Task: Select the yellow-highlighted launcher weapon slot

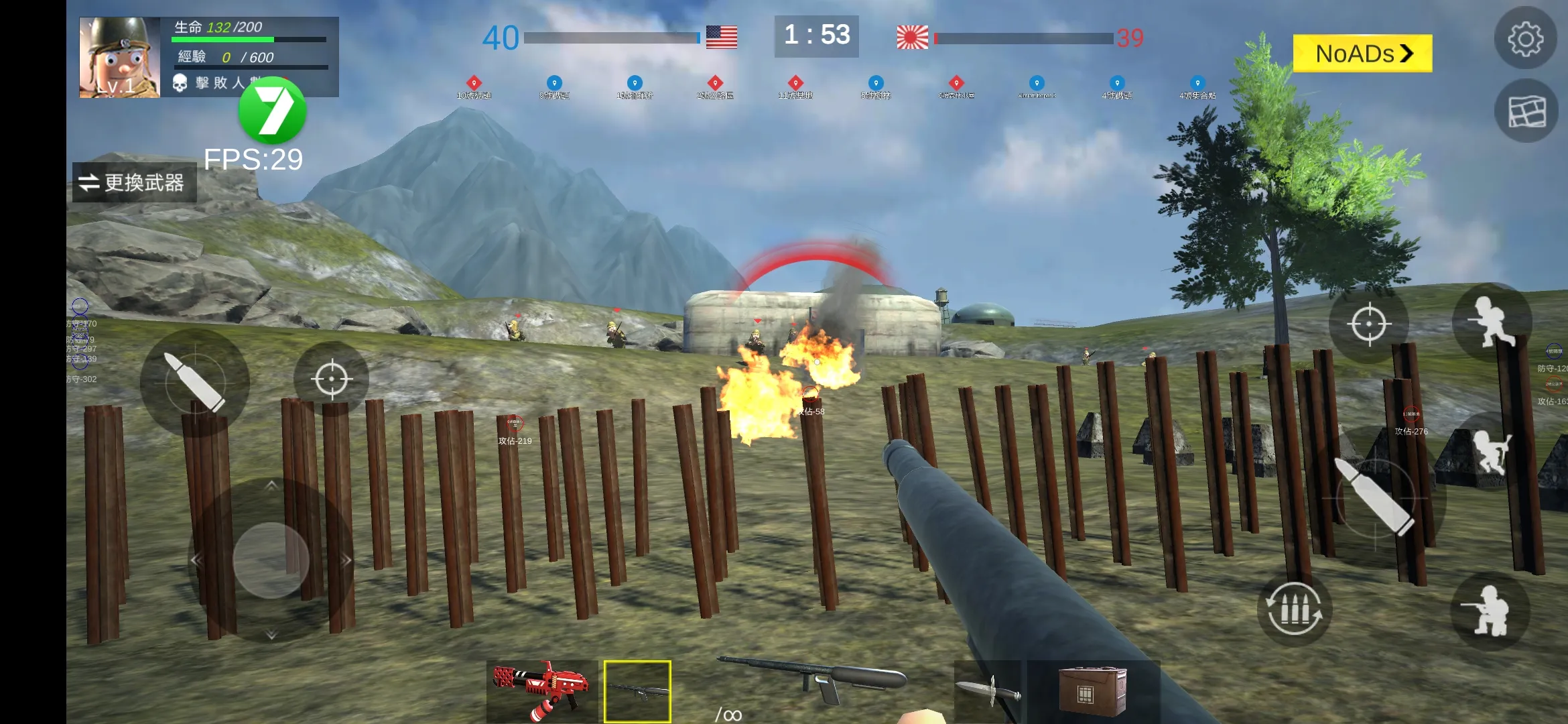Action: coord(637,692)
